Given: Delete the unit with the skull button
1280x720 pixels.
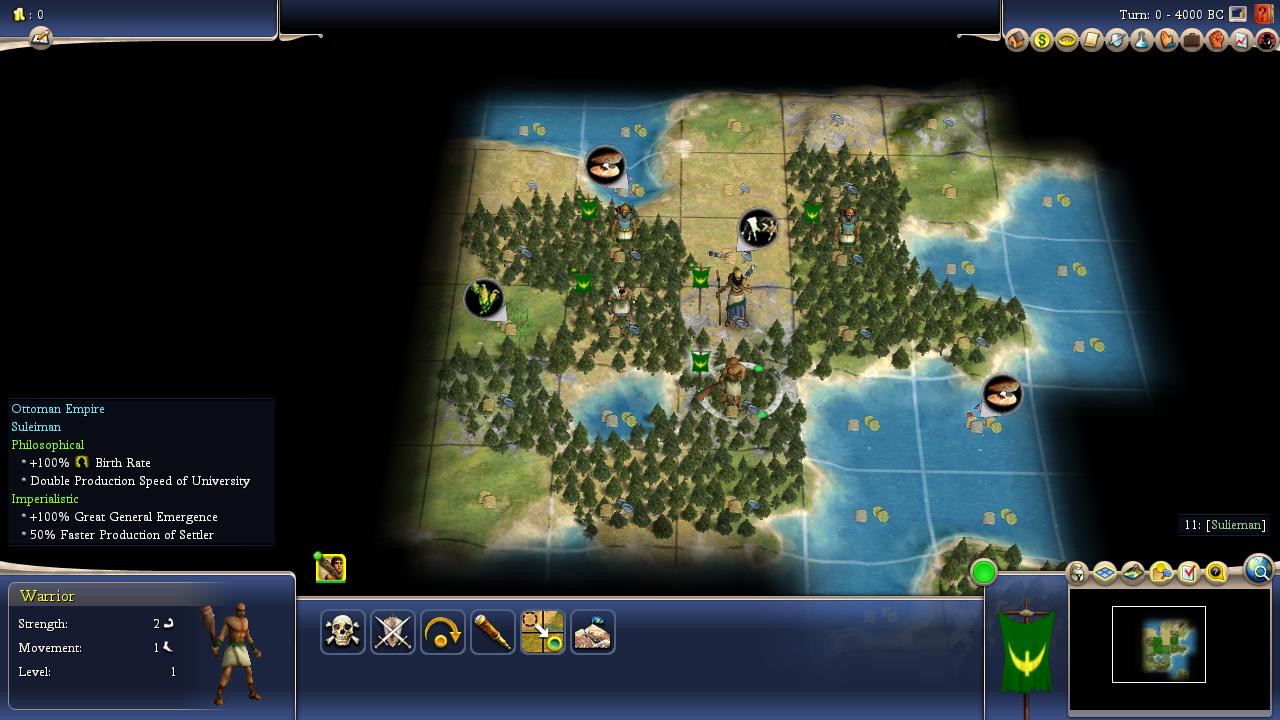Looking at the screenshot, I should coord(343,632).
